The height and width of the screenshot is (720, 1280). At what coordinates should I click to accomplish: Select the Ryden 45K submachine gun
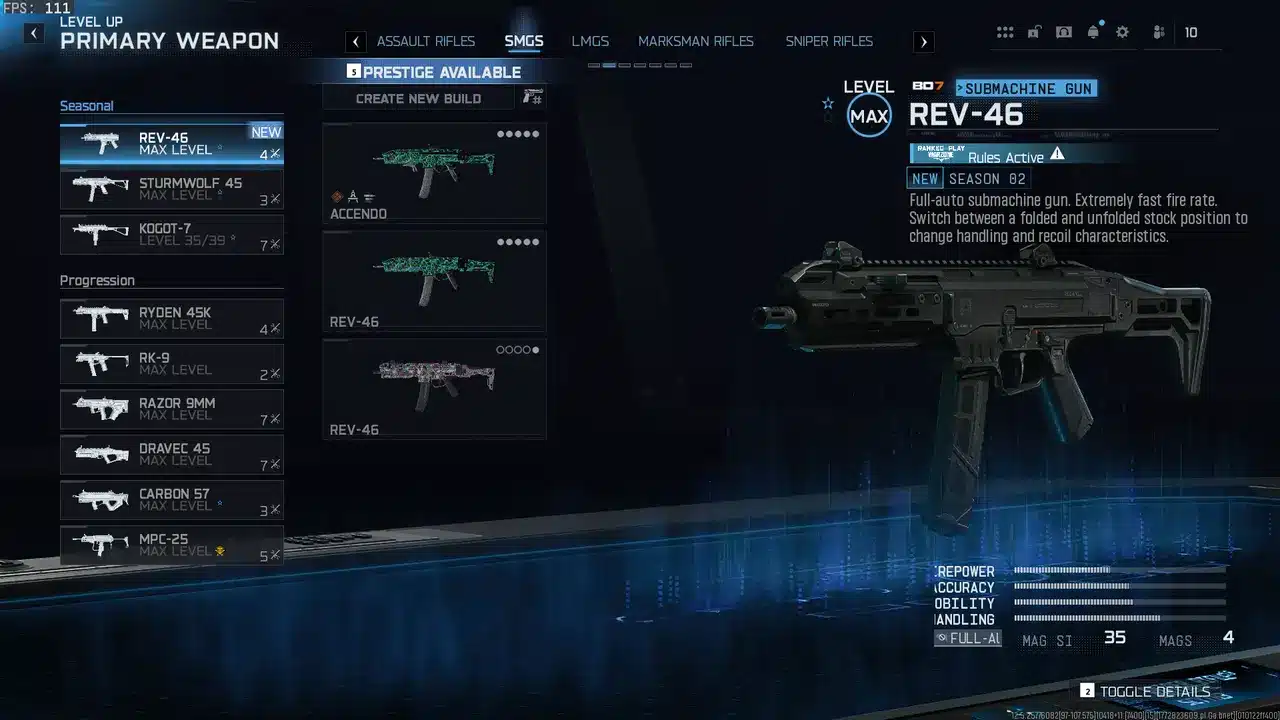click(x=171, y=318)
